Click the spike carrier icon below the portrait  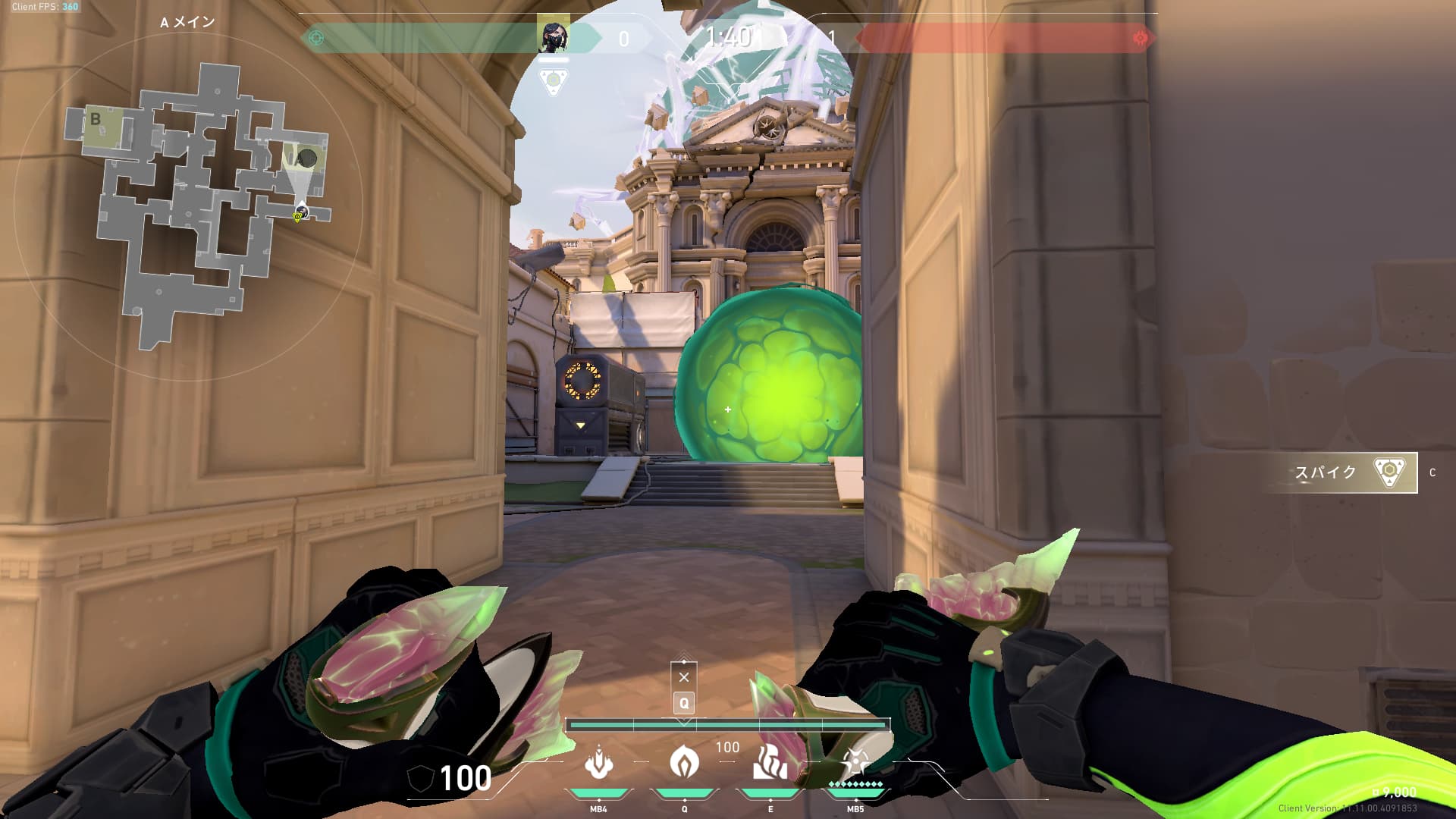point(553,81)
